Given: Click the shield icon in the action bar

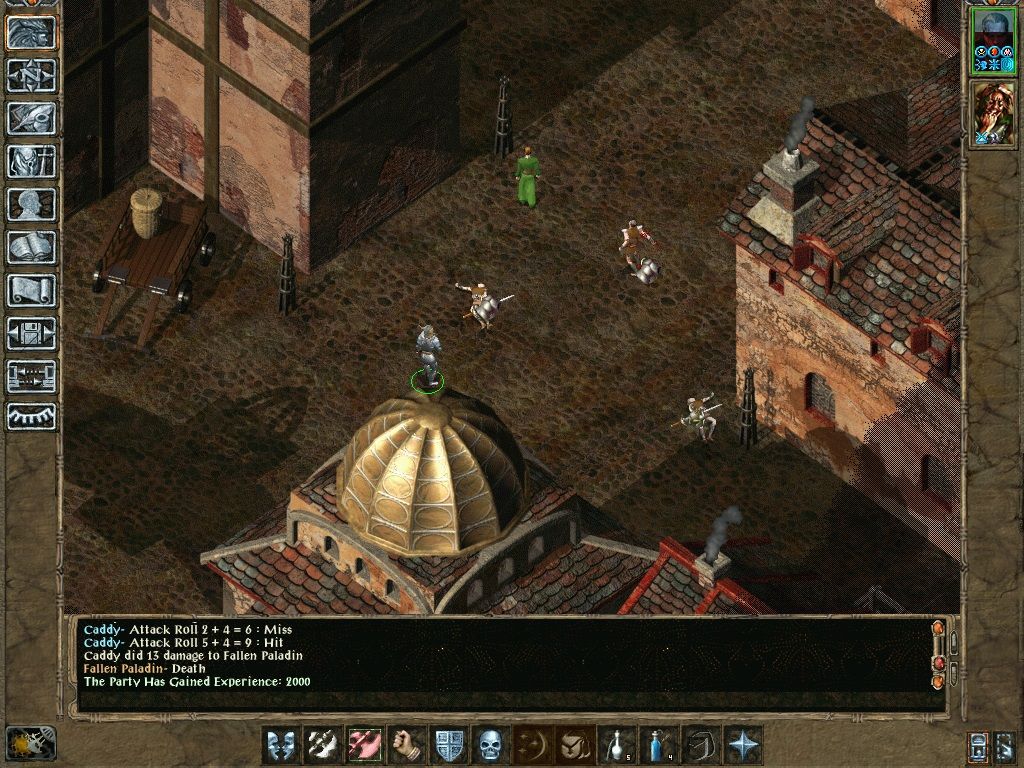Looking at the screenshot, I should point(448,745).
